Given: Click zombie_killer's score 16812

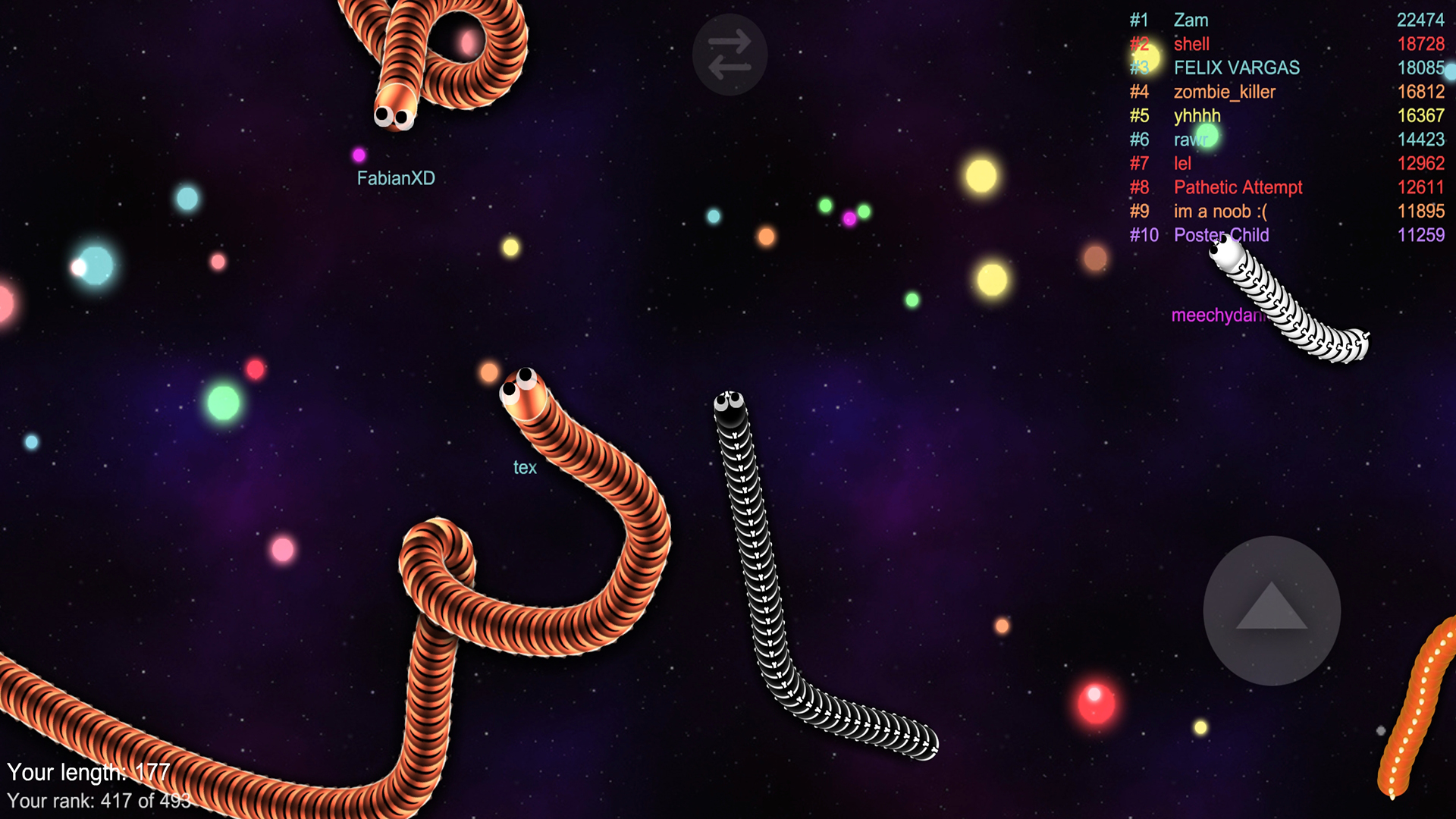Looking at the screenshot, I should [x=1423, y=92].
